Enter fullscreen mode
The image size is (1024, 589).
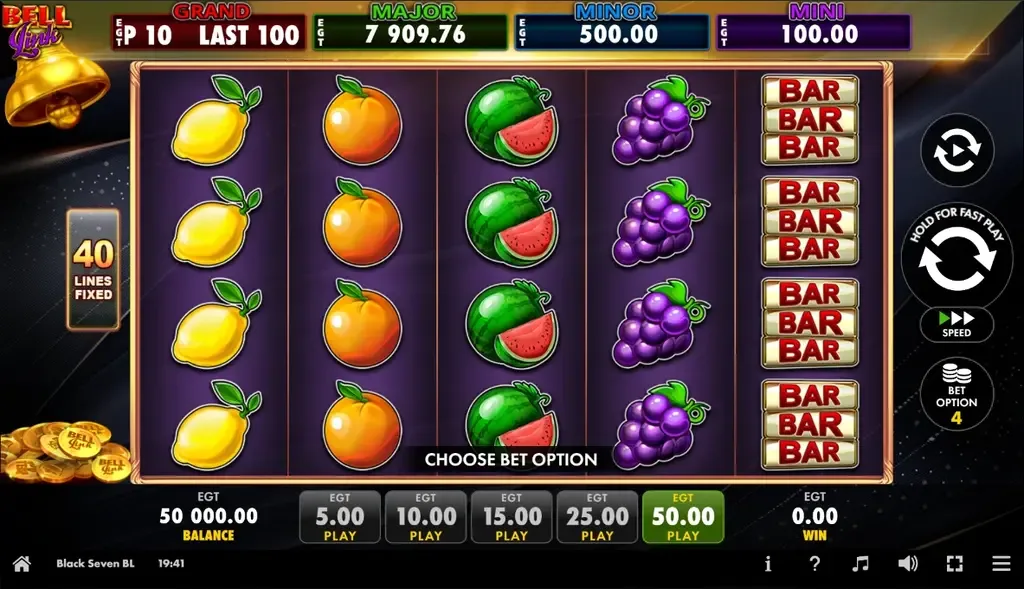tap(954, 564)
